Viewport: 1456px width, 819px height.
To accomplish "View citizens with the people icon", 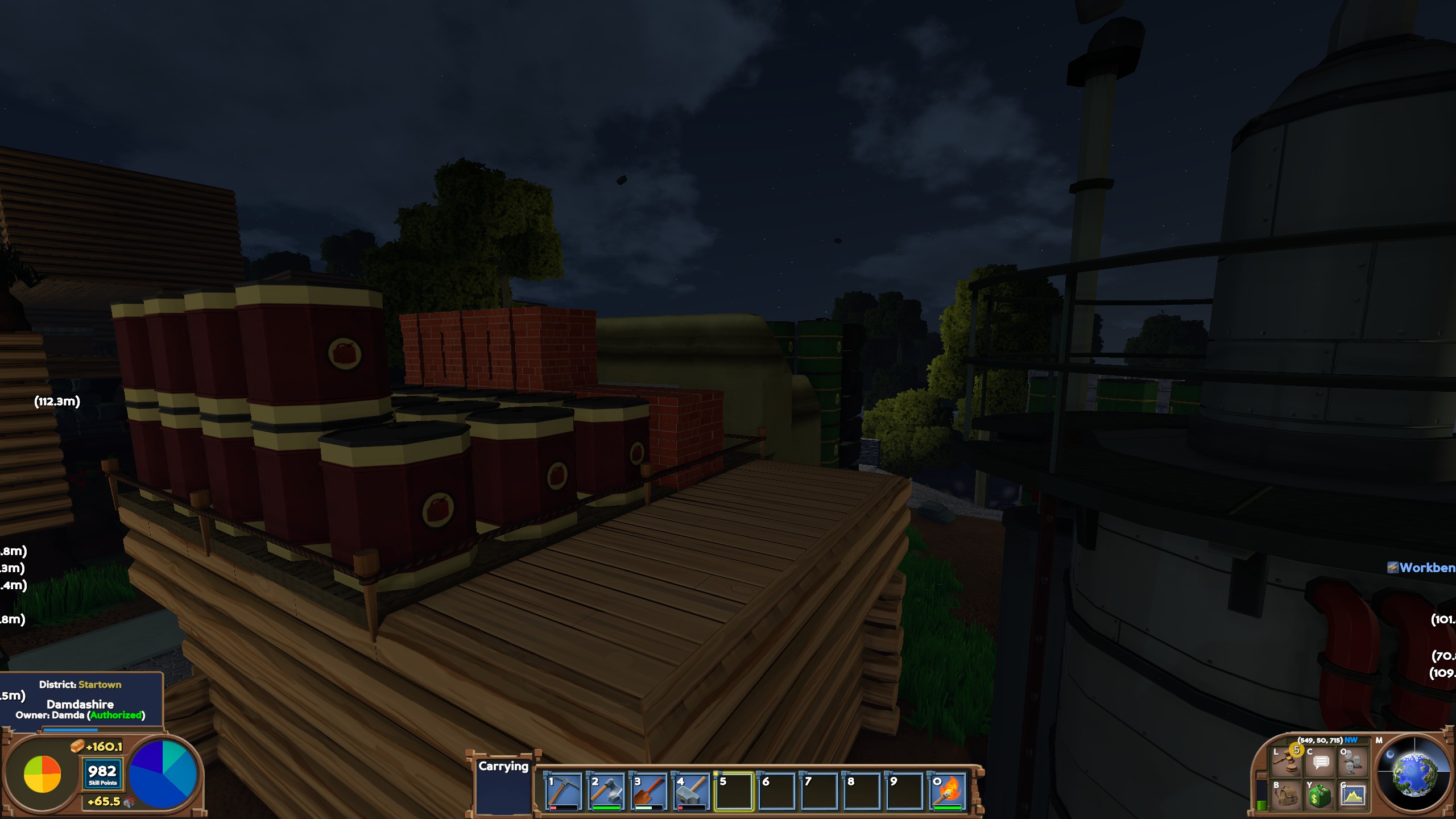I will pyautogui.click(x=1352, y=763).
